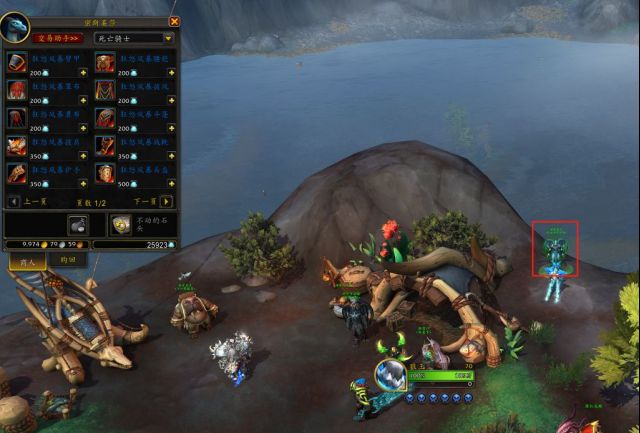Click the target frame's round portrait
This screenshot has width=640, height=433.
tap(389, 375)
